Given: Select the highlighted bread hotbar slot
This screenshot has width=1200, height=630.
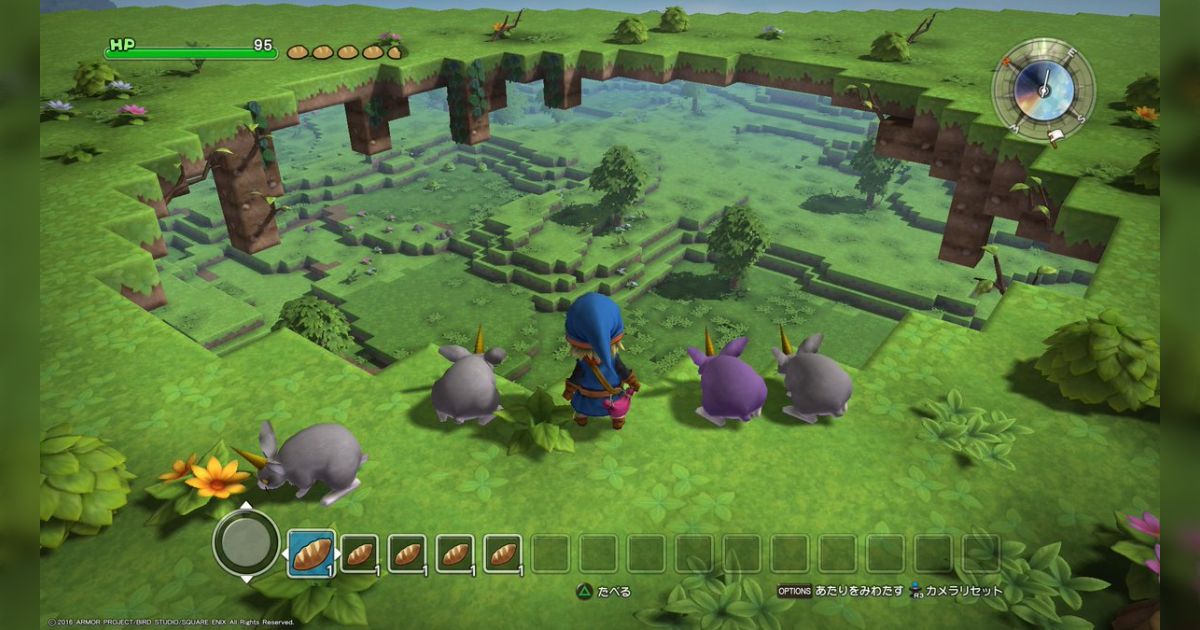Looking at the screenshot, I should click(311, 553).
